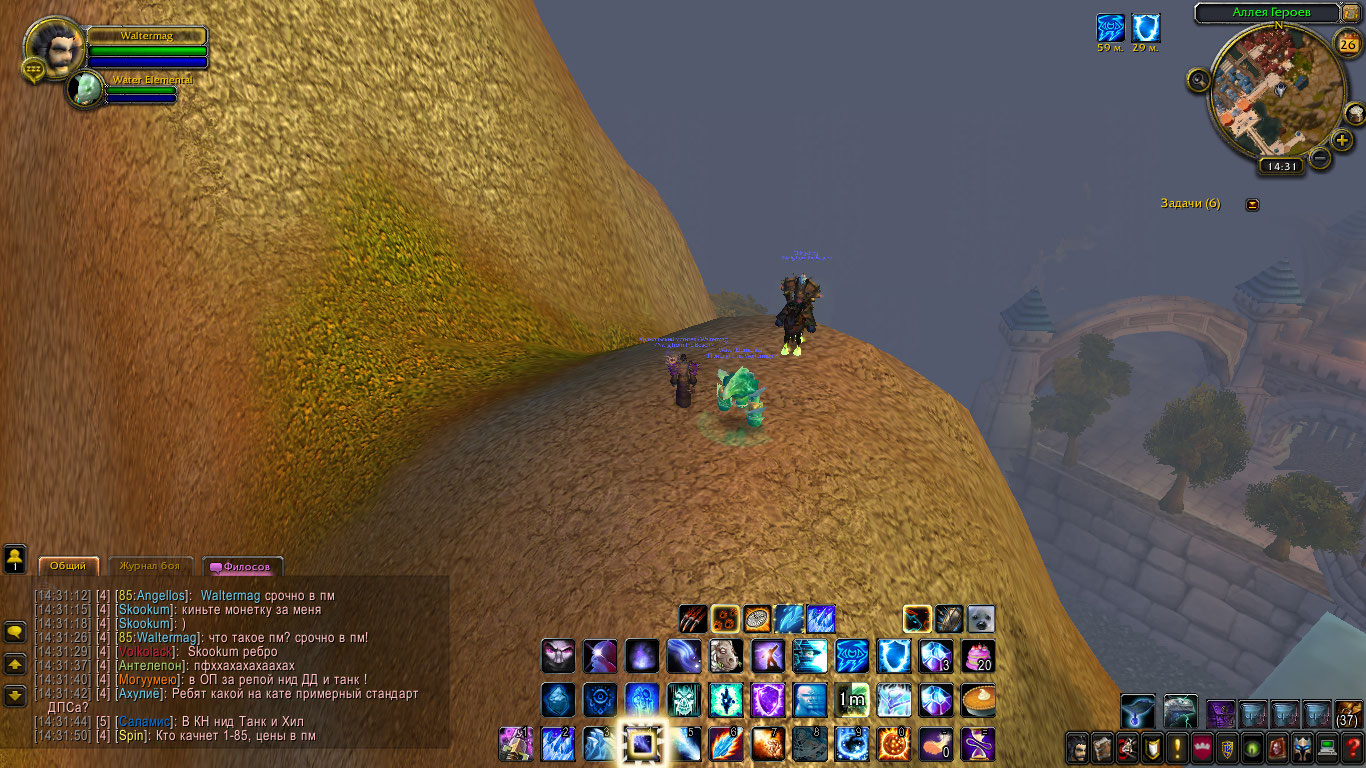Open the character info portrait micro button
Image resolution: width=1366 pixels, height=768 pixels.
[x=1077, y=748]
